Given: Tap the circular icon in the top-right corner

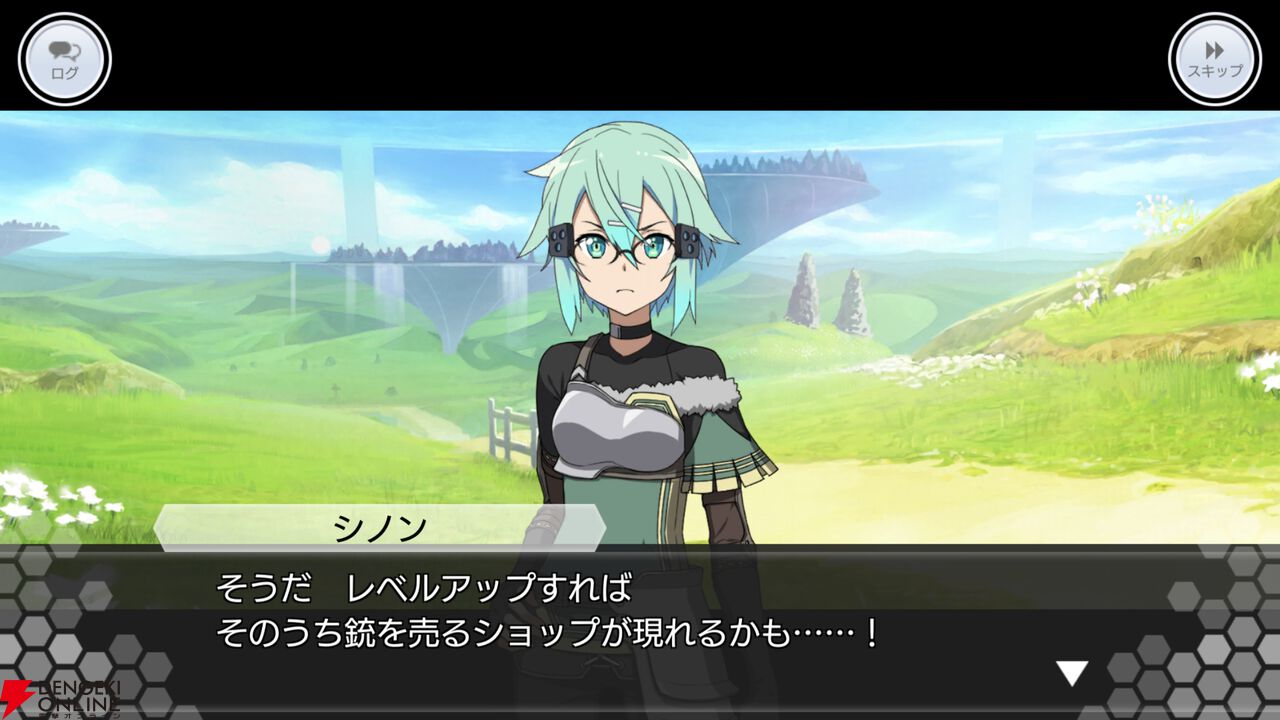Looking at the screenshot, I should coord(1213,57).
